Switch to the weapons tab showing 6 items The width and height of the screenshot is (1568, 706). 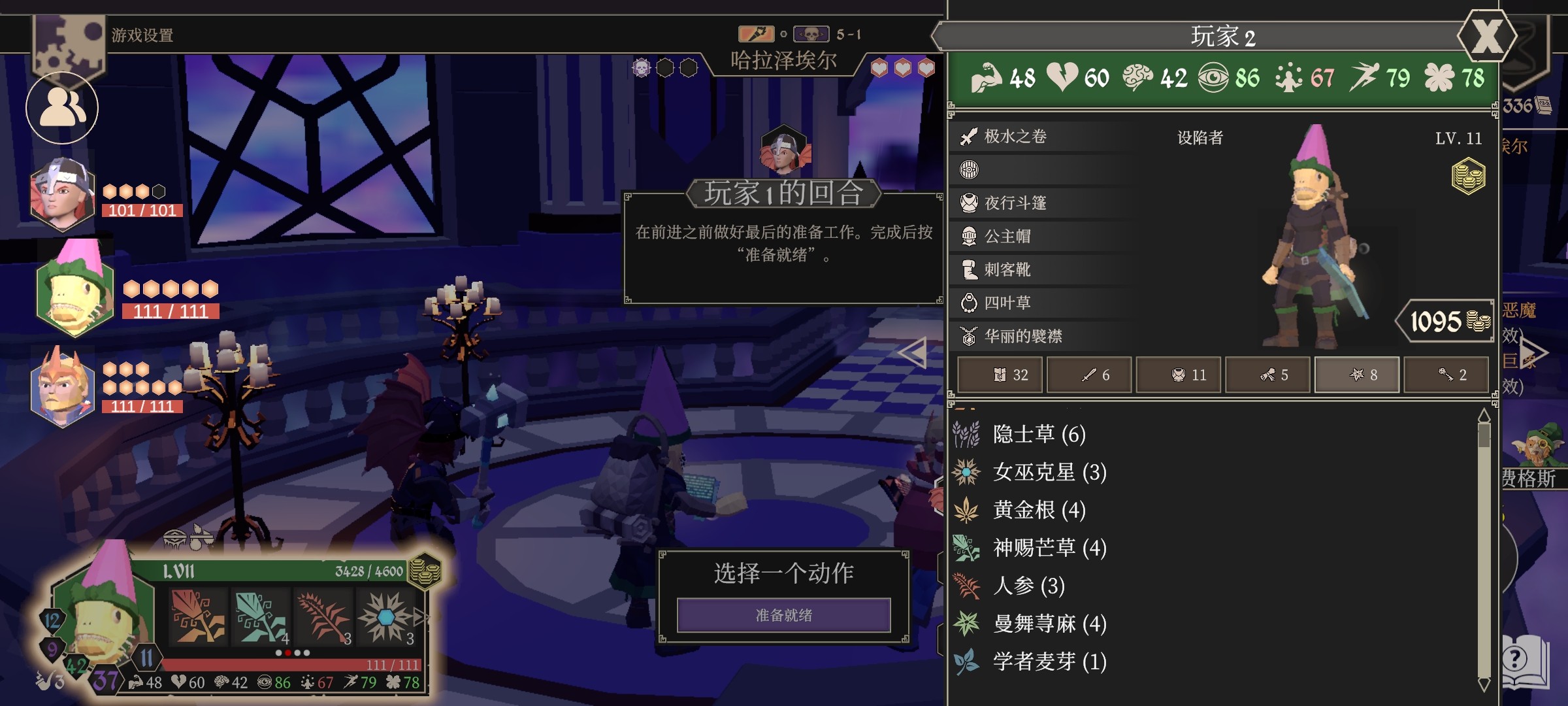click(x=1088, y=375)
